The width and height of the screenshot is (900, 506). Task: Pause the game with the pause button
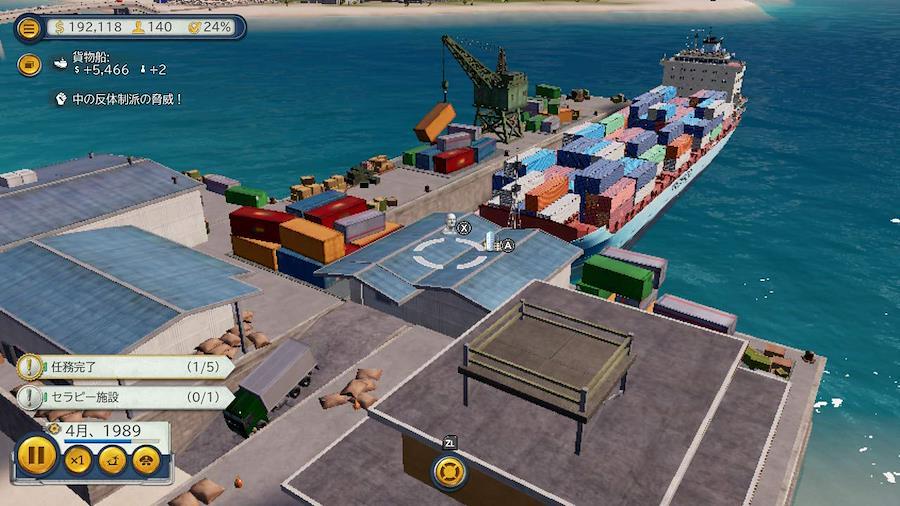(x=37, y=459)
